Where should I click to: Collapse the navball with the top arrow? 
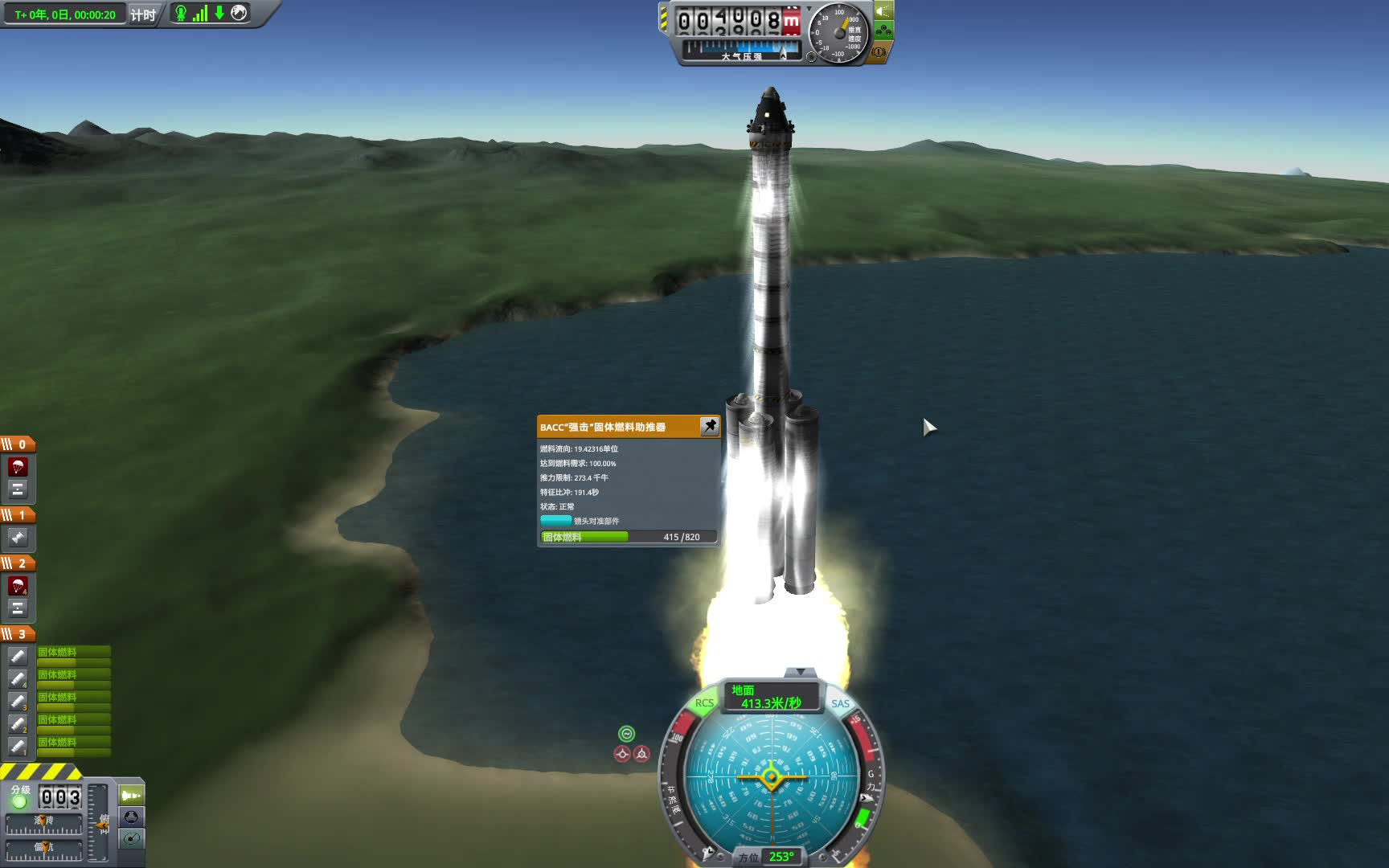coord(800,671)
